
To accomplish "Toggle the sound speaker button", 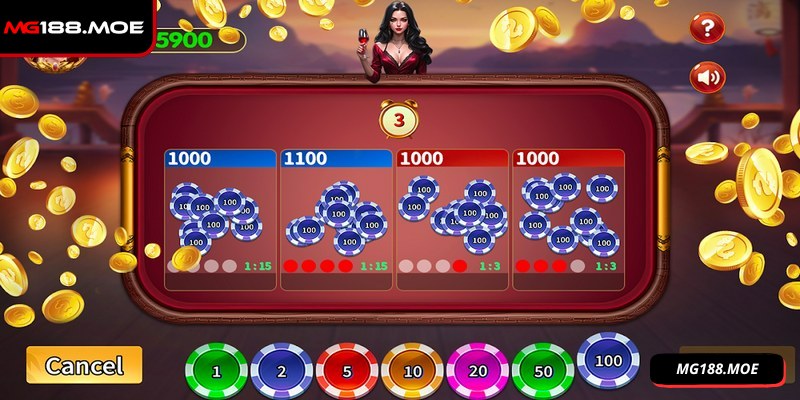I will pos(708,76).
